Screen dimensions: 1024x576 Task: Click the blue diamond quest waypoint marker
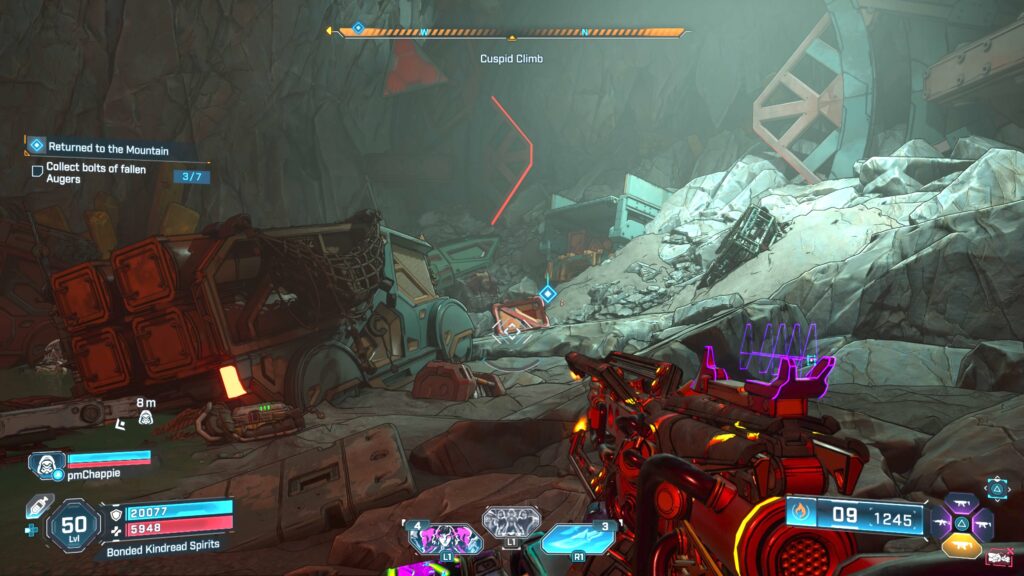point(547,293)
